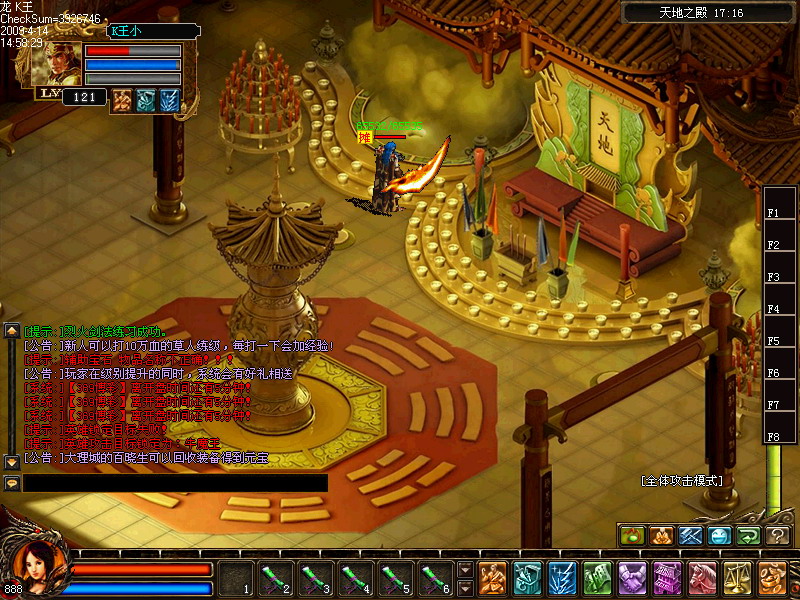The image size is (800, 600).
Task: Open the purple handshake menu icon
Action: pos(632,578)
